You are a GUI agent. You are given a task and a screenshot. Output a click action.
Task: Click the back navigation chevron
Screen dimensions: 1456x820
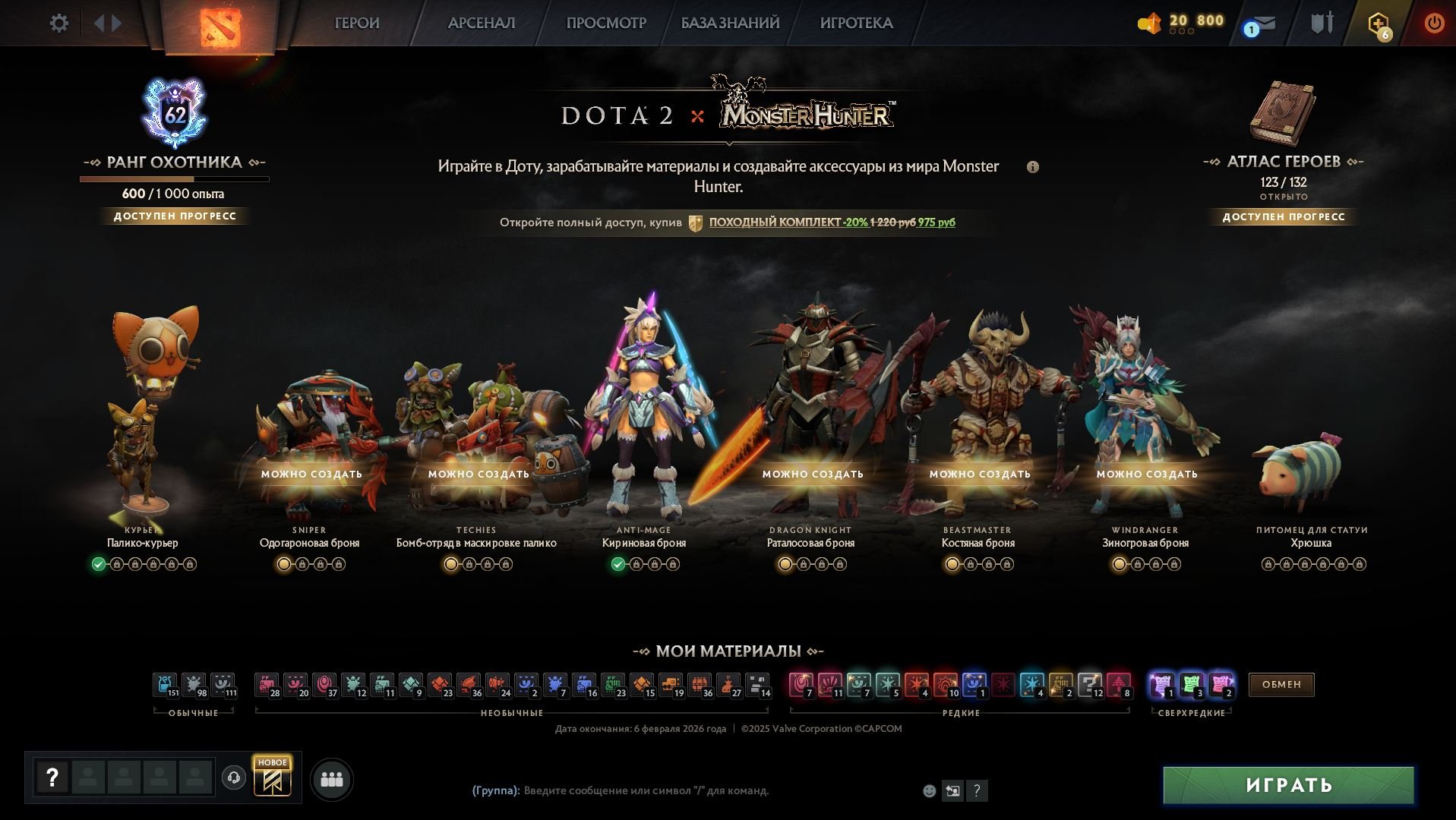(x=100, y=23)
